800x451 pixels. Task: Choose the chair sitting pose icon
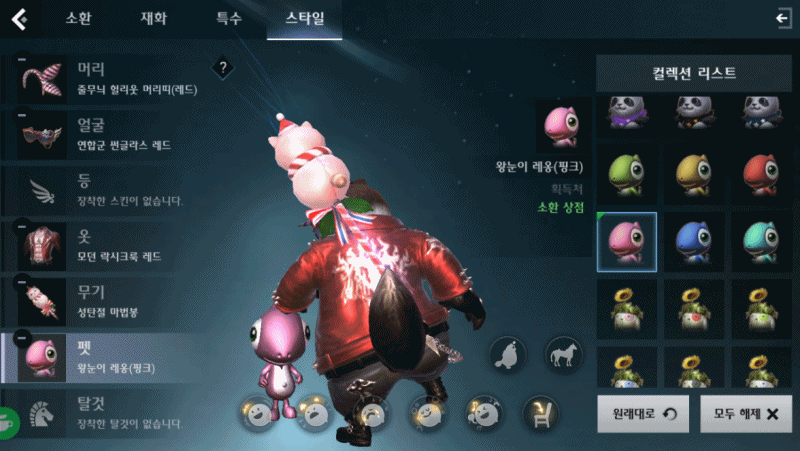[541, 412]
